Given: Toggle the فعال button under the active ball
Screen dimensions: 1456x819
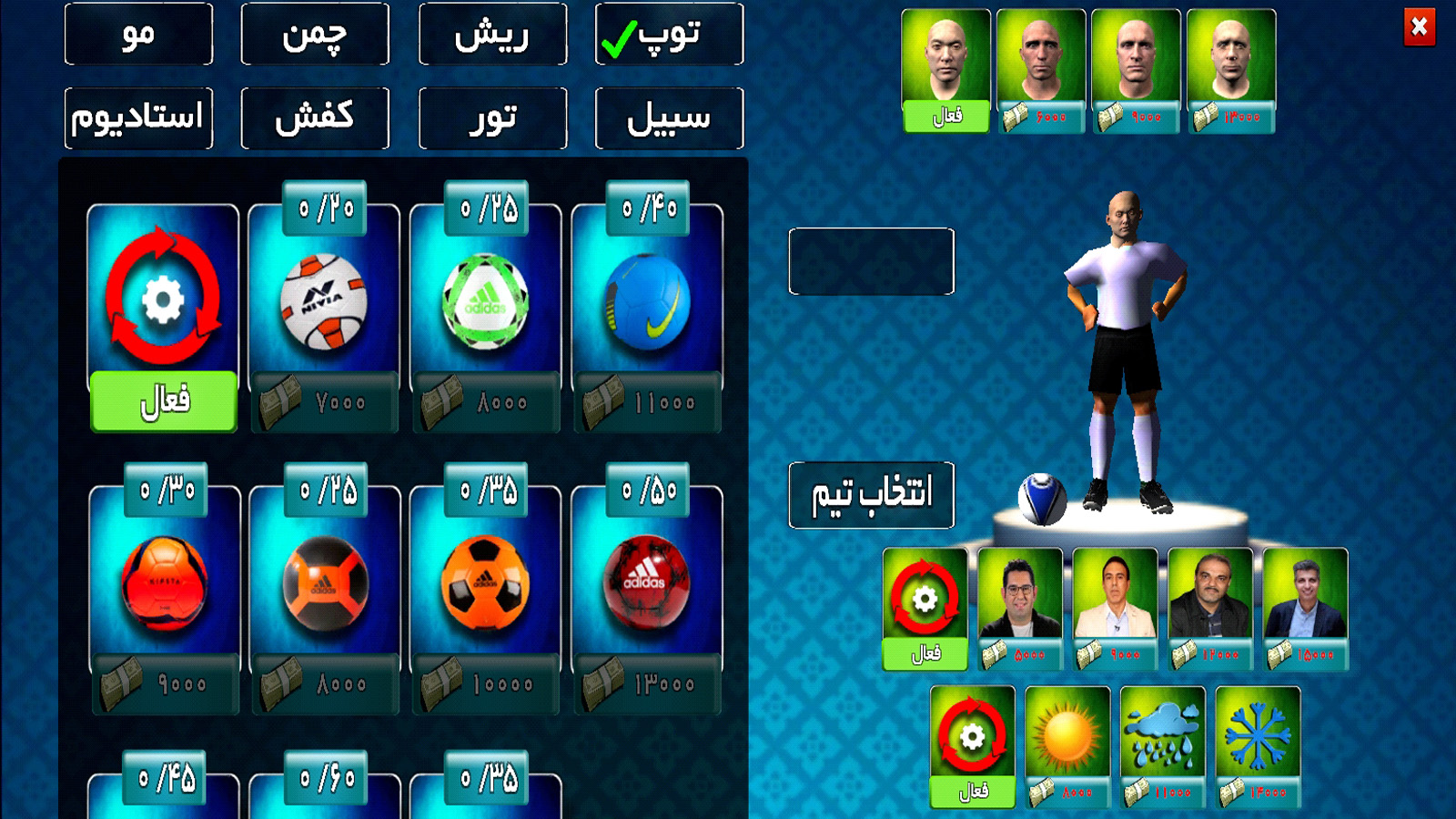Looking at the screenshot, I should tap(162, 400).
